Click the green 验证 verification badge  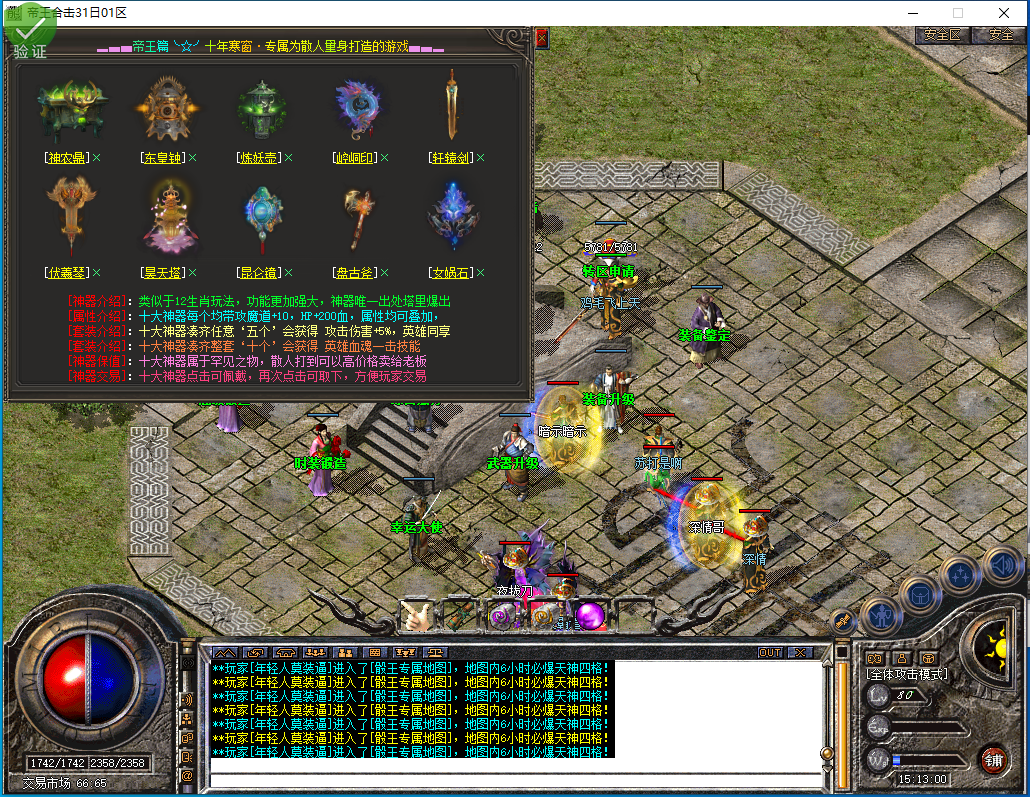click(x=30, y=38)
